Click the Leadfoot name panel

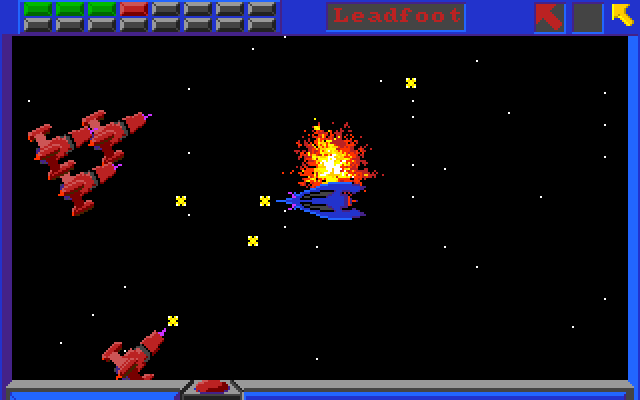point(396,16)
